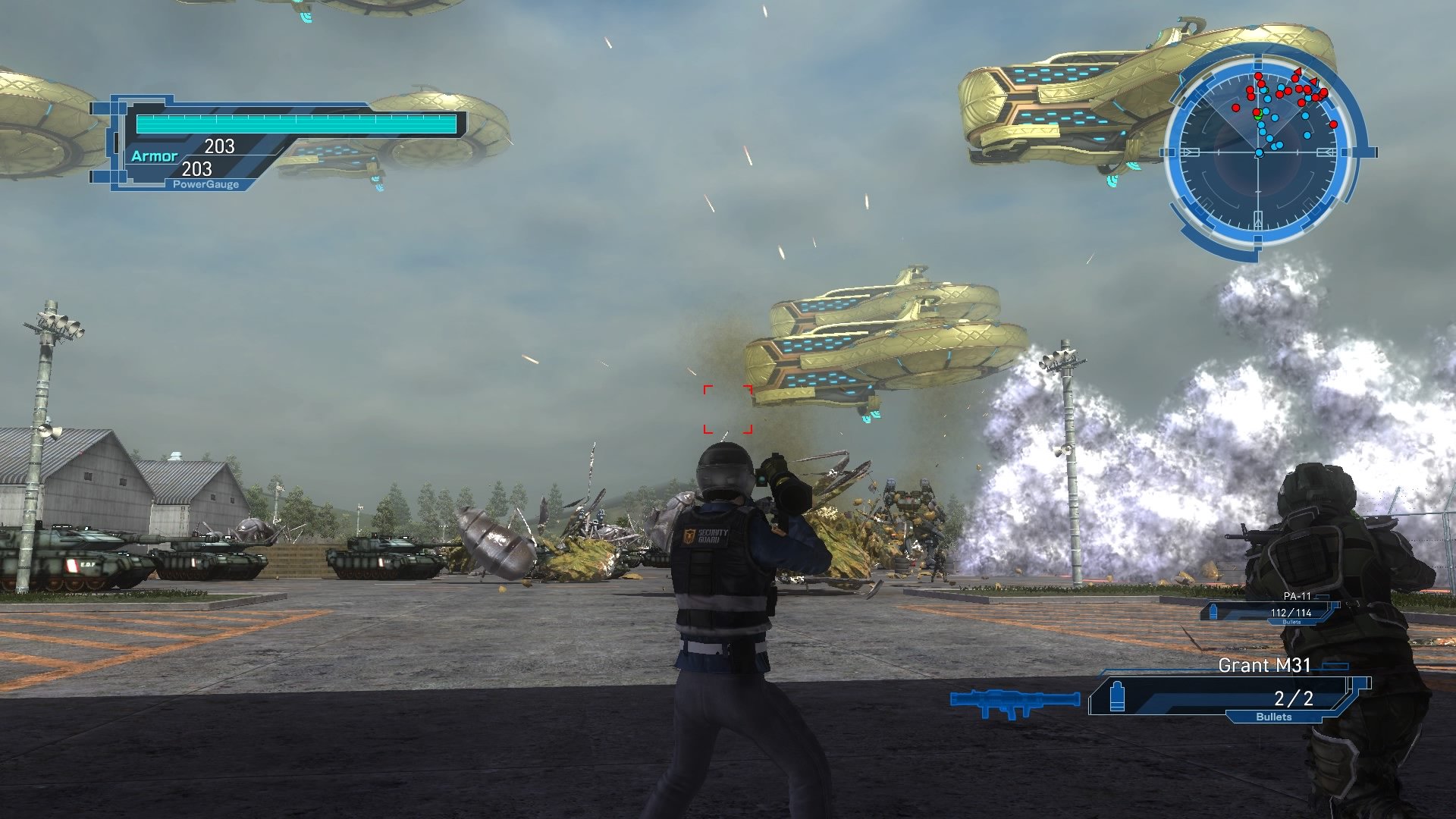
Task: Toggle the PowerGauge label below the armor value
Action: (205, 184)
